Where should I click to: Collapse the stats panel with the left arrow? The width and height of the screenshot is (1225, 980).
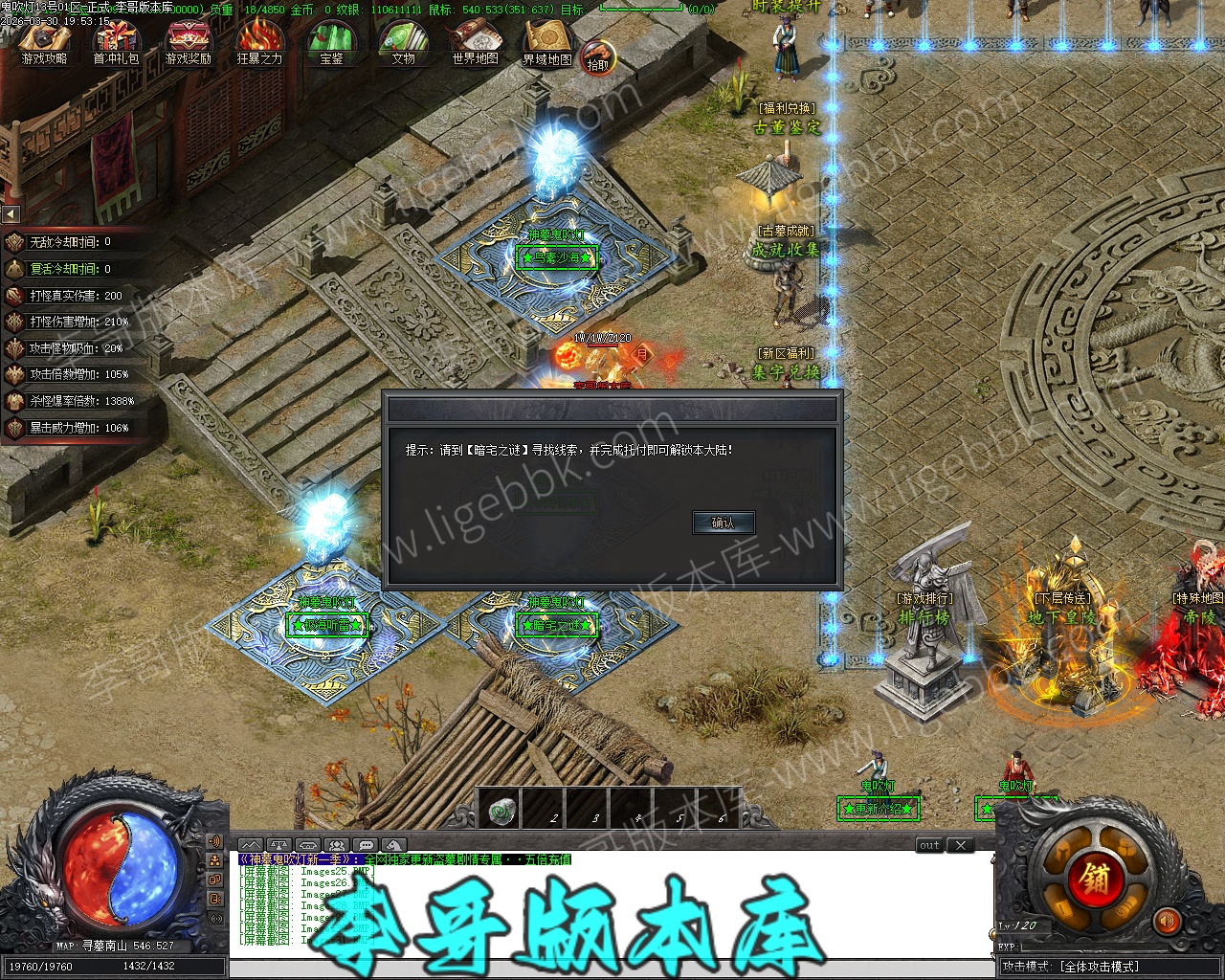click(11, 213)
